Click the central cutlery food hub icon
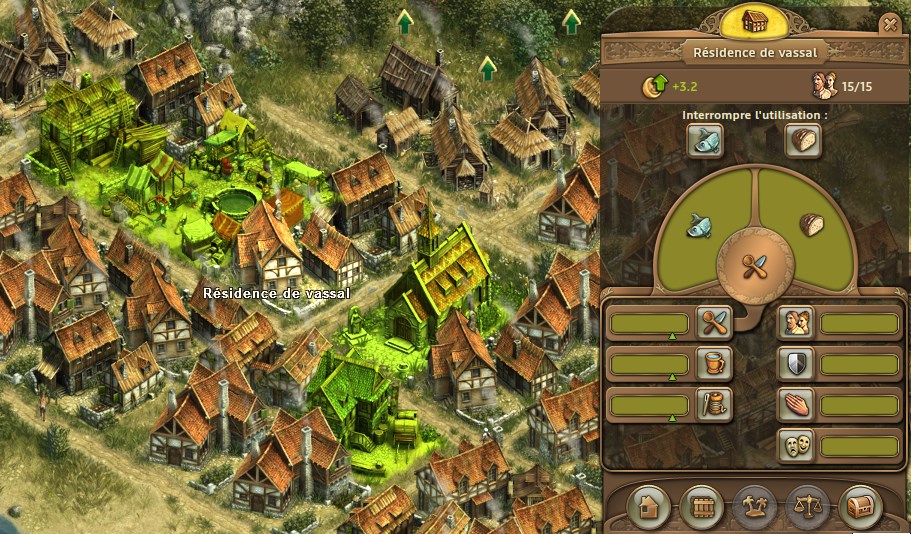This screenshot has height=534, width=911. (x=755, y=266)
